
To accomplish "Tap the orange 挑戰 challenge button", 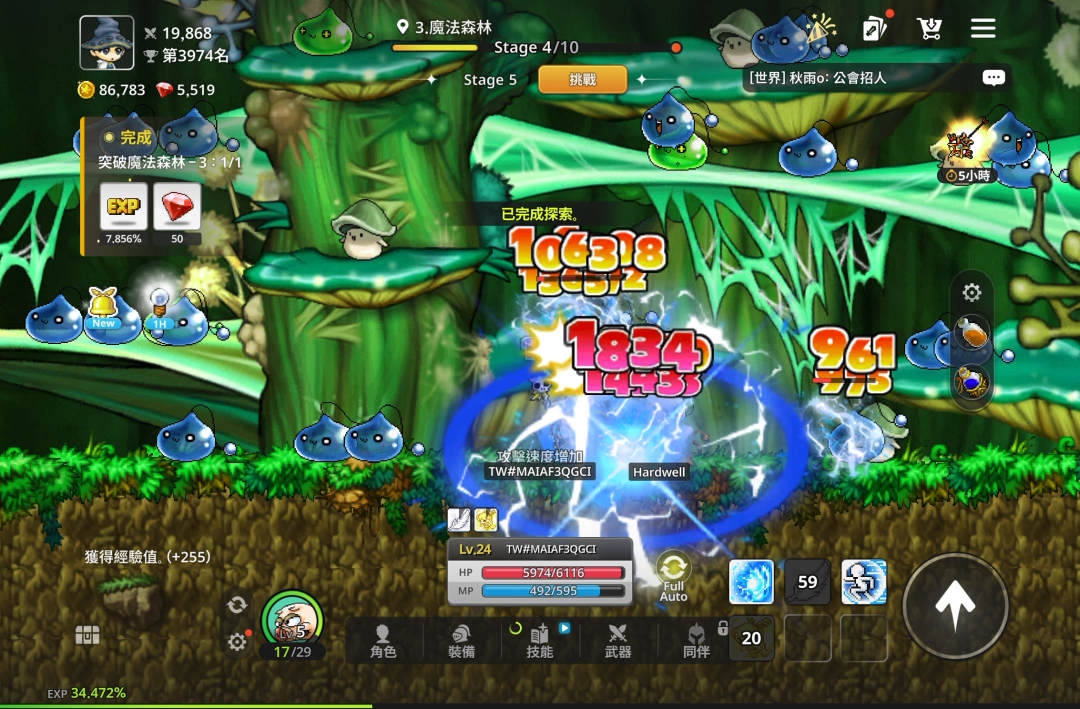I will 582,79.
